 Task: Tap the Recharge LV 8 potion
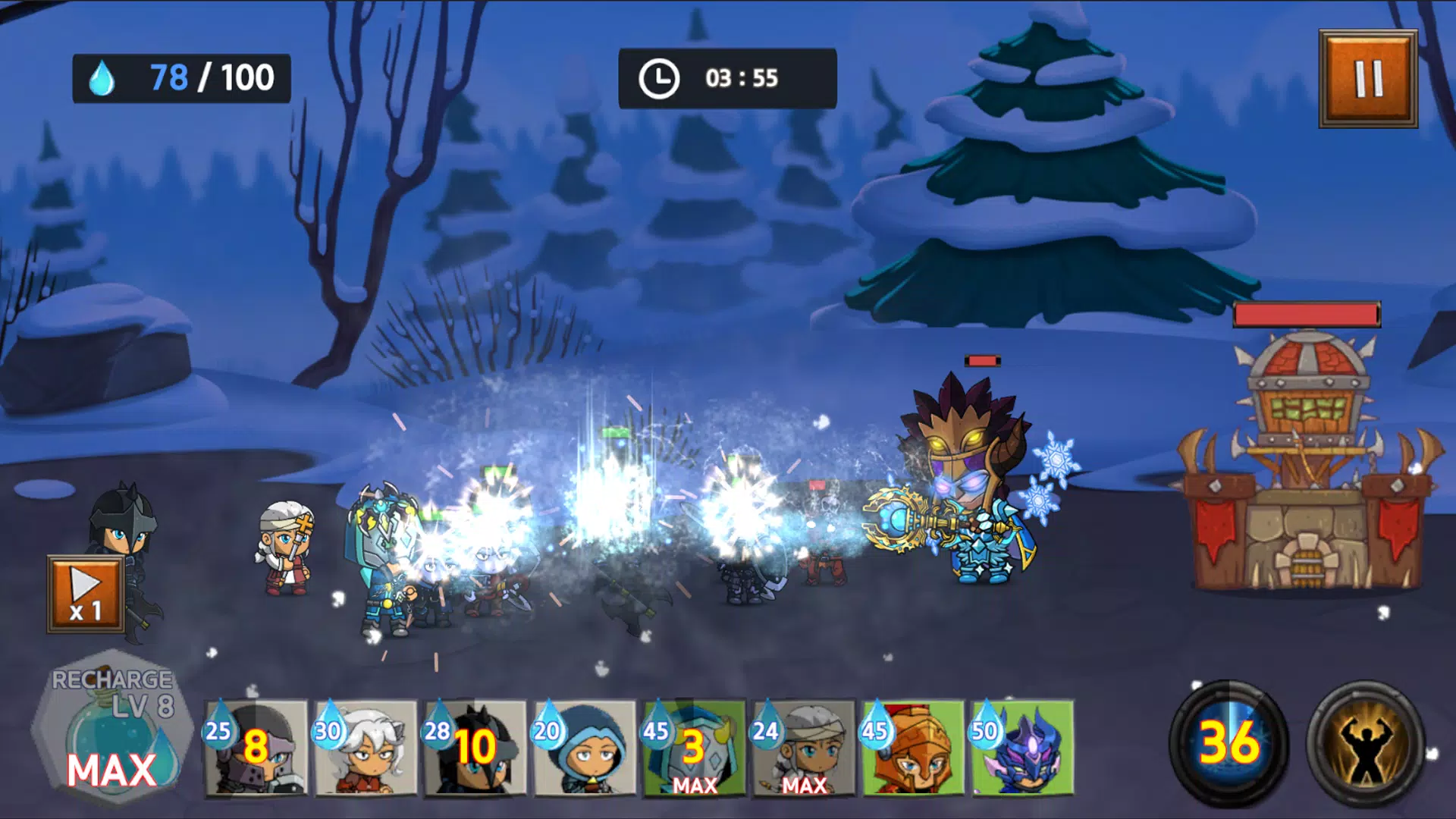(x=112, y=730)
